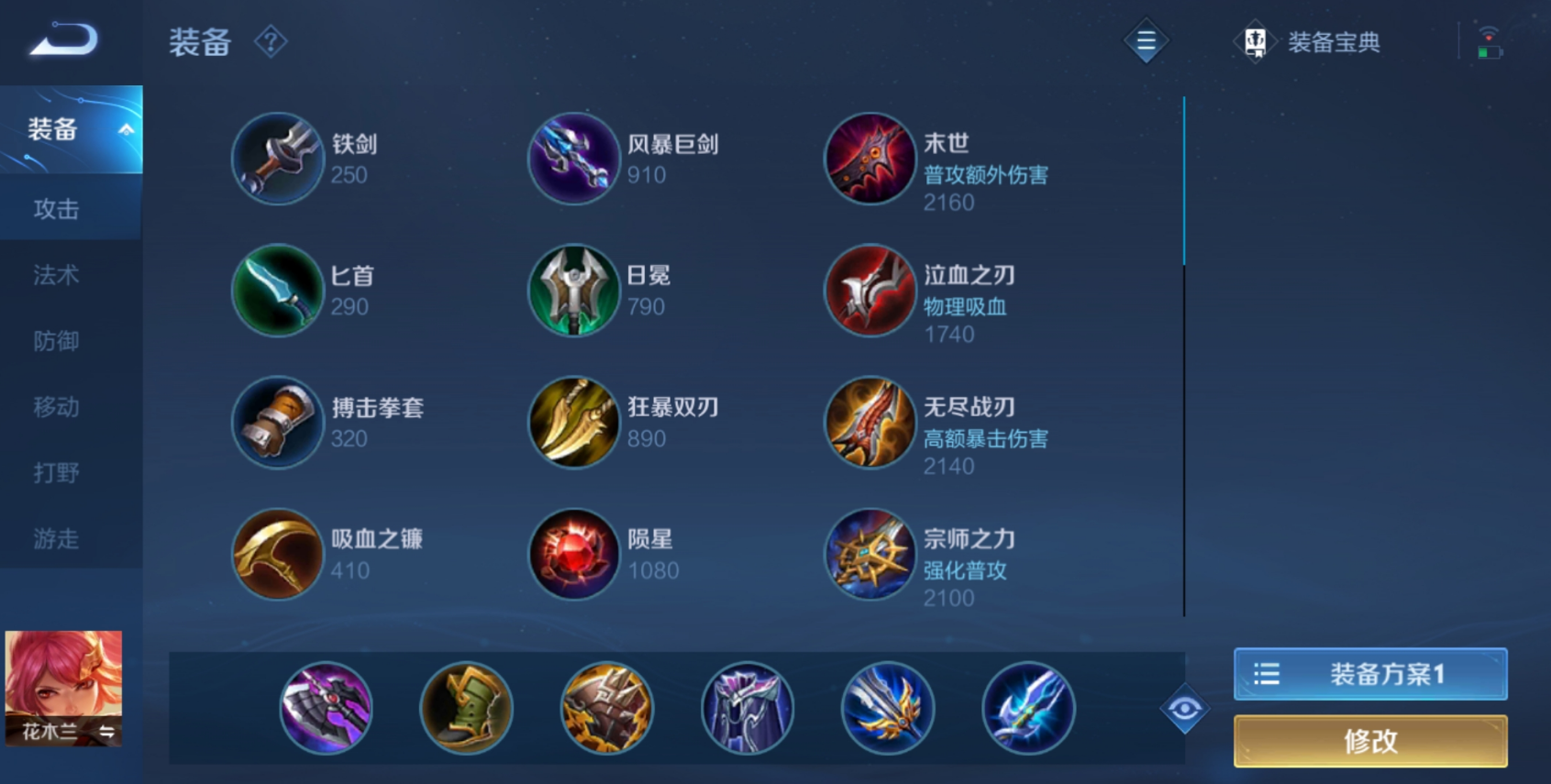Open the 末世 item details
The height and width of the screenshot is (784, 1551).
(870, 159)
